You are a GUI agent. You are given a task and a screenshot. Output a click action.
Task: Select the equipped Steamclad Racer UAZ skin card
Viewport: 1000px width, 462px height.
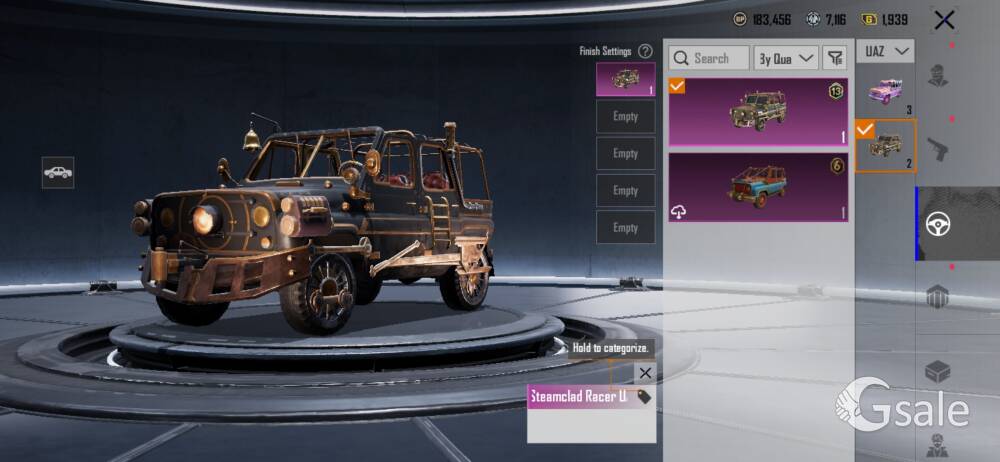click(x=758, y=112)
